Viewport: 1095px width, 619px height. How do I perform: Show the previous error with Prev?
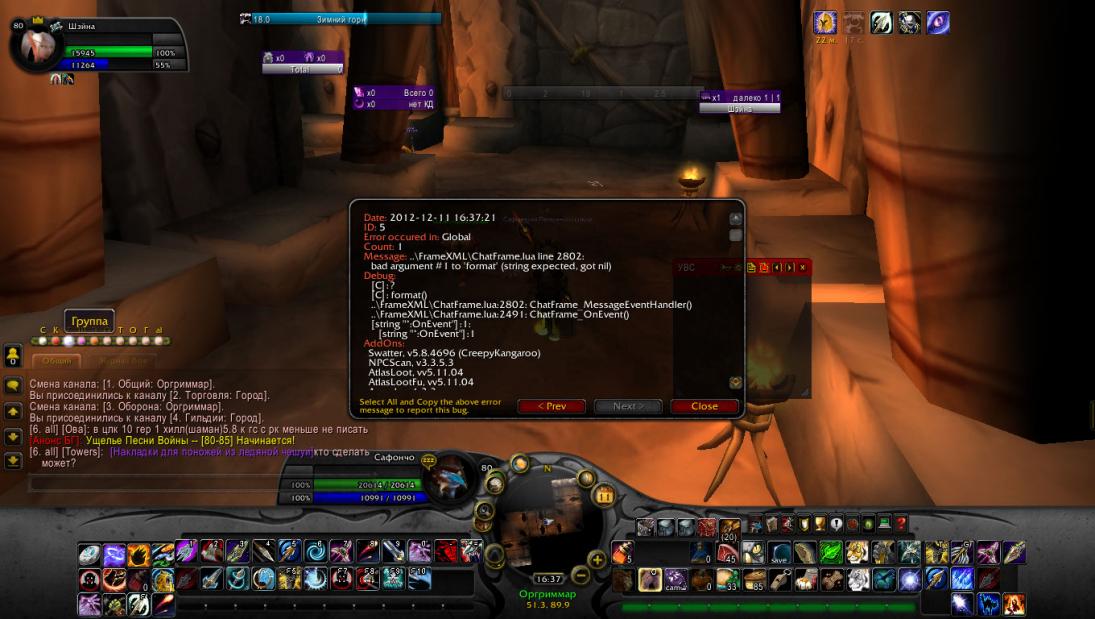pyautogui.click(x=551, y=406)
